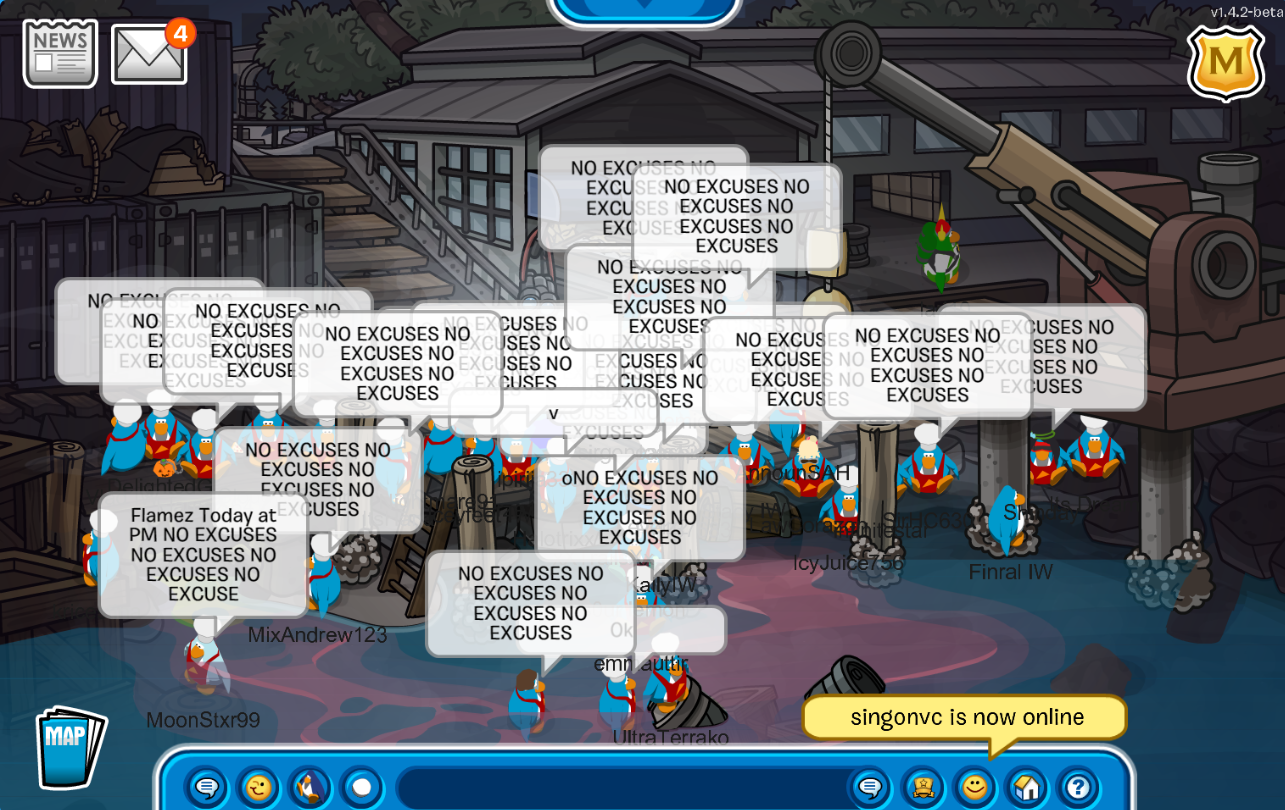Open the buddy list smiley face
The height and width of the screenshot is (810, 1285).
coord(975,788)
